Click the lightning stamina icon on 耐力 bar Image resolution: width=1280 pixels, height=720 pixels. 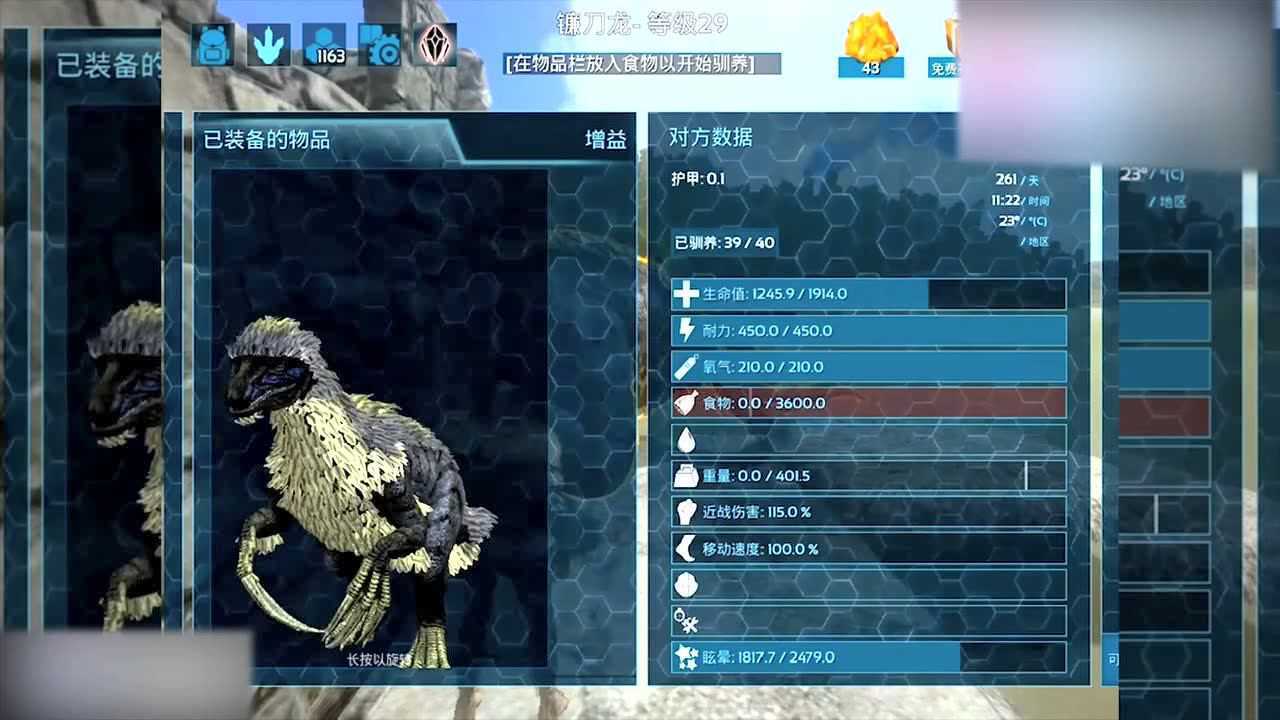(x=686, y=330)
